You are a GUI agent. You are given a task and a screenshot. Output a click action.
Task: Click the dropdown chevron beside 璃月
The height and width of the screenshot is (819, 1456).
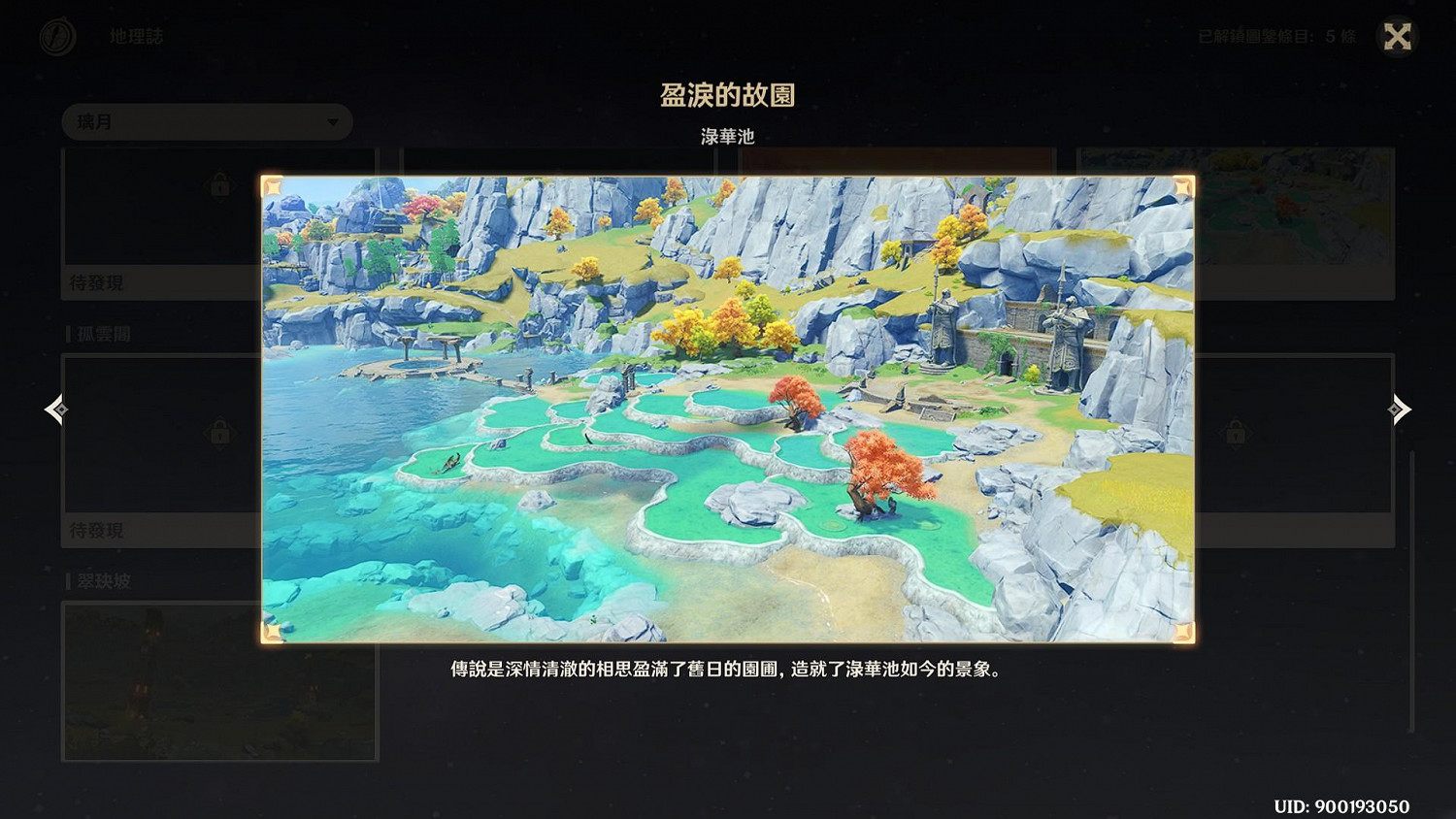(331, 122)
